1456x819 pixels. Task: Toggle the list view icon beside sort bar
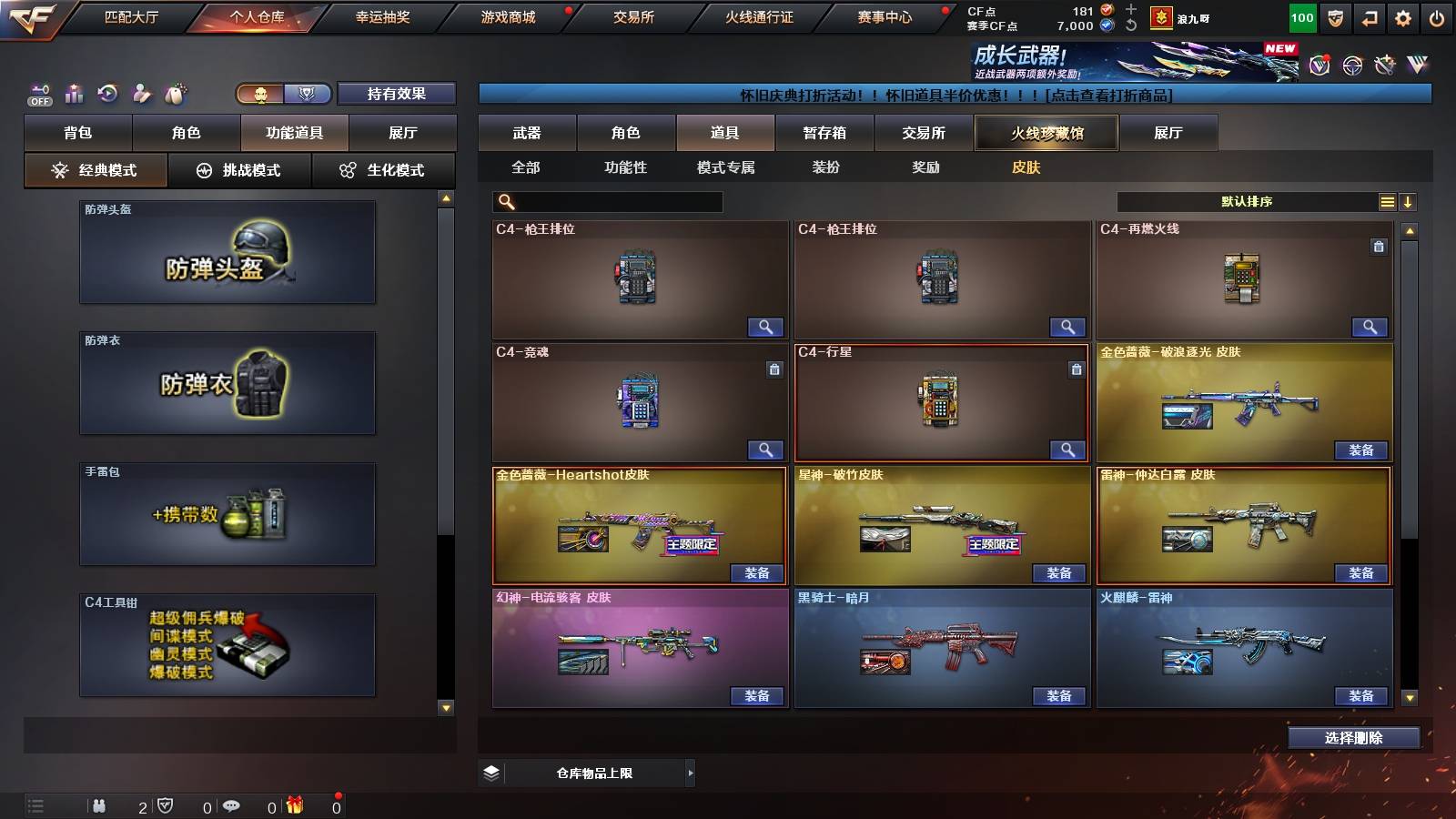tap(1386, 201)
